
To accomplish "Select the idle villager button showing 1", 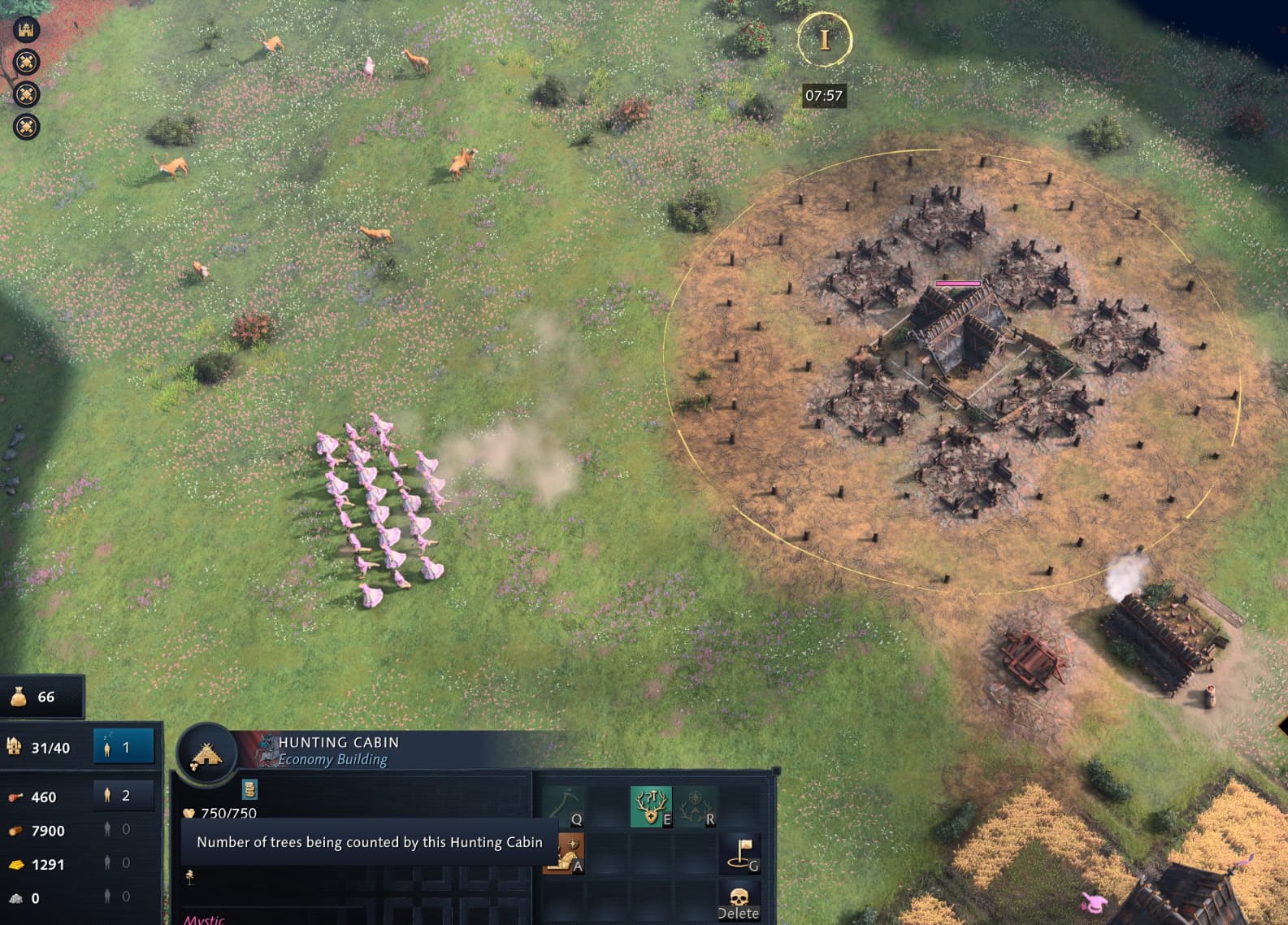I will (x=124, y=747).
